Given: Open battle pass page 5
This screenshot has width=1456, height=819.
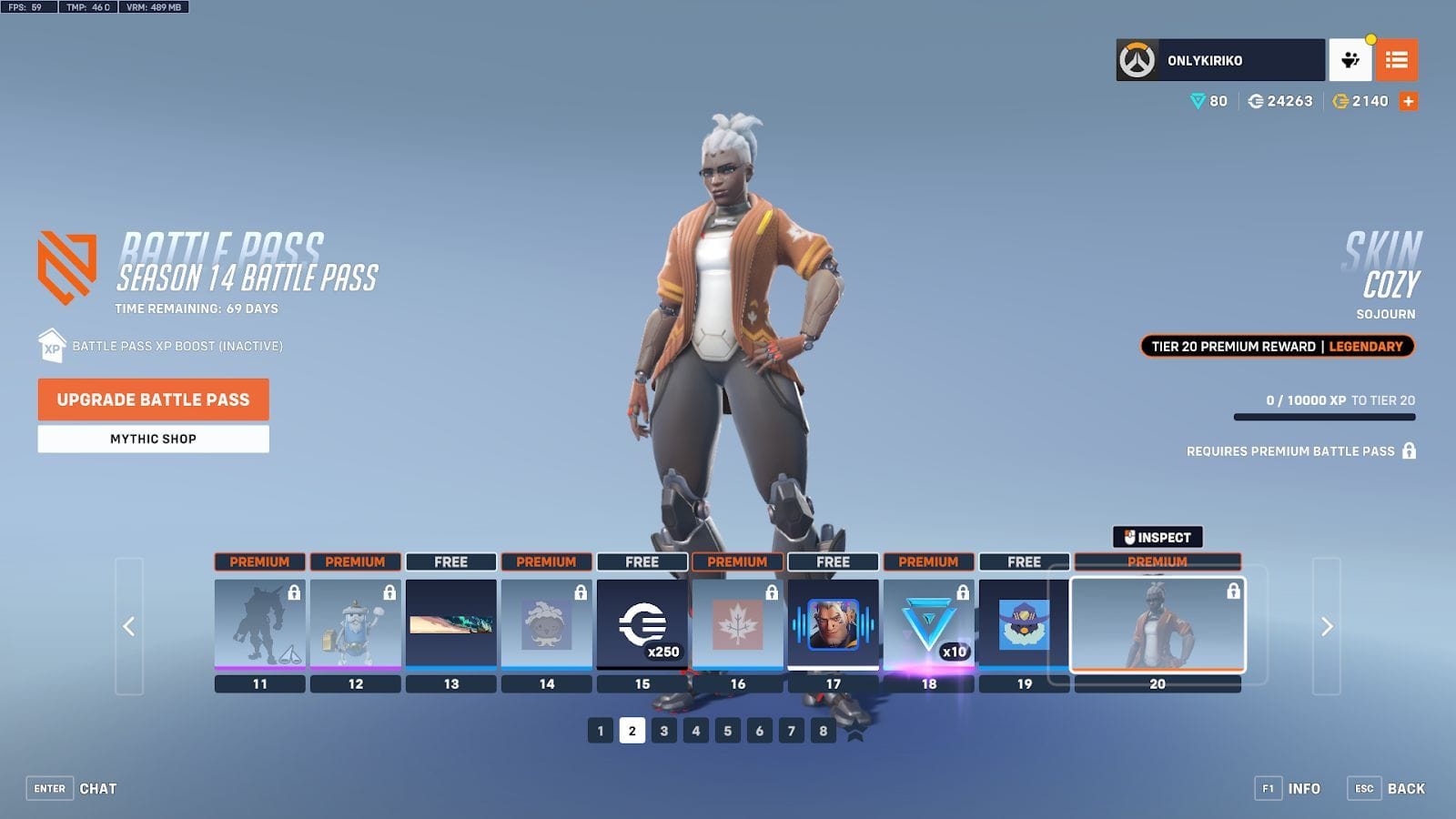Looking at the screenshot, I should pos(728,729).
